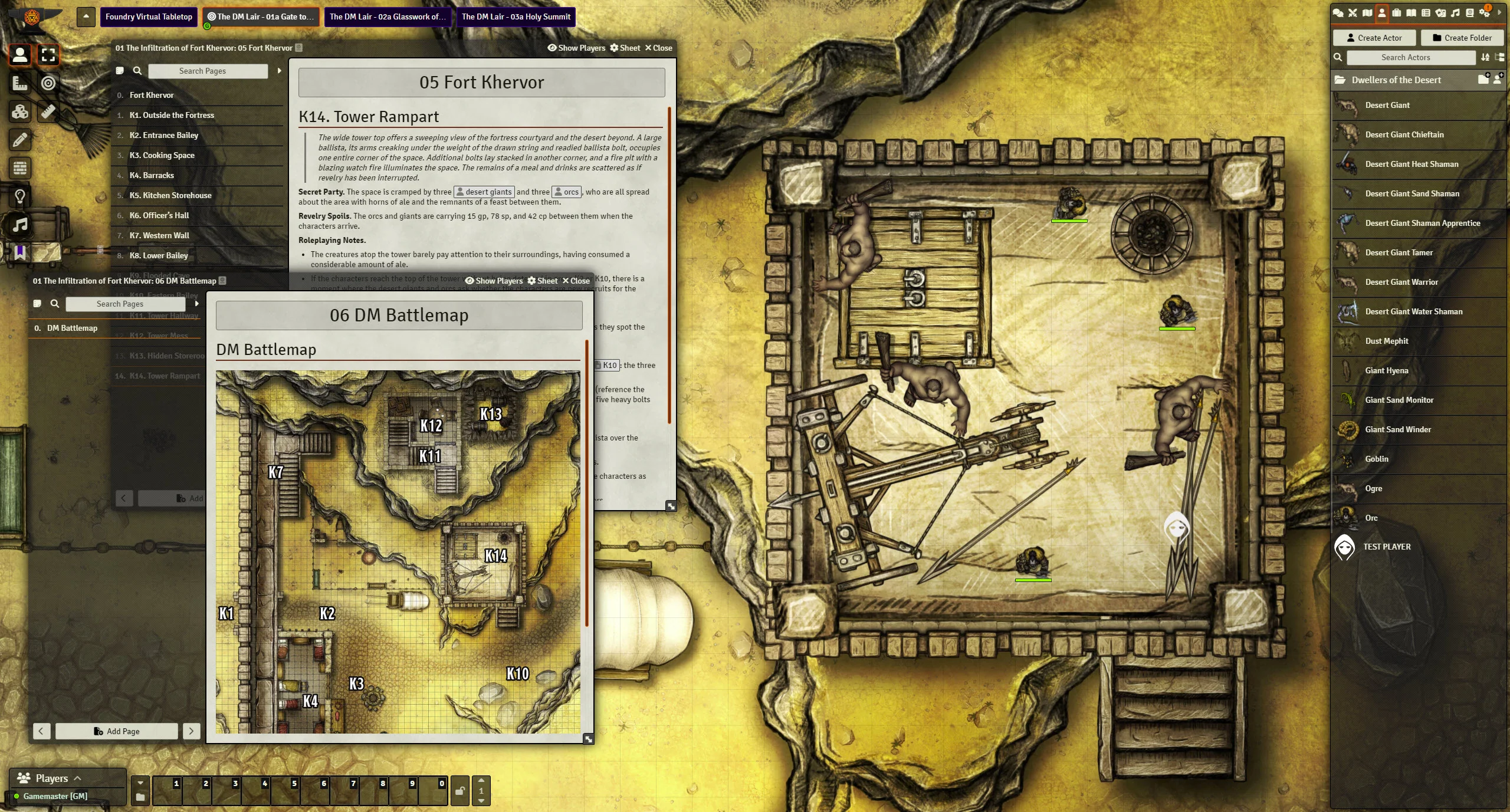This screenshot has width=1510, height=812.
Task: Switch to the Glasswork scene tab
Action: tap(388, 17)
